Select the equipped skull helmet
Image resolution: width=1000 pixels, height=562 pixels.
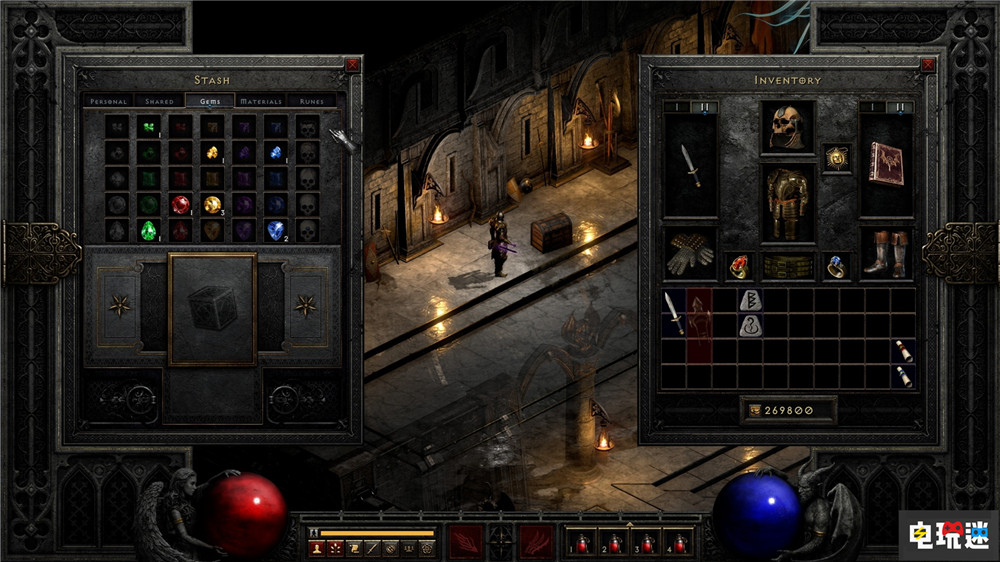tap(787, 126)
